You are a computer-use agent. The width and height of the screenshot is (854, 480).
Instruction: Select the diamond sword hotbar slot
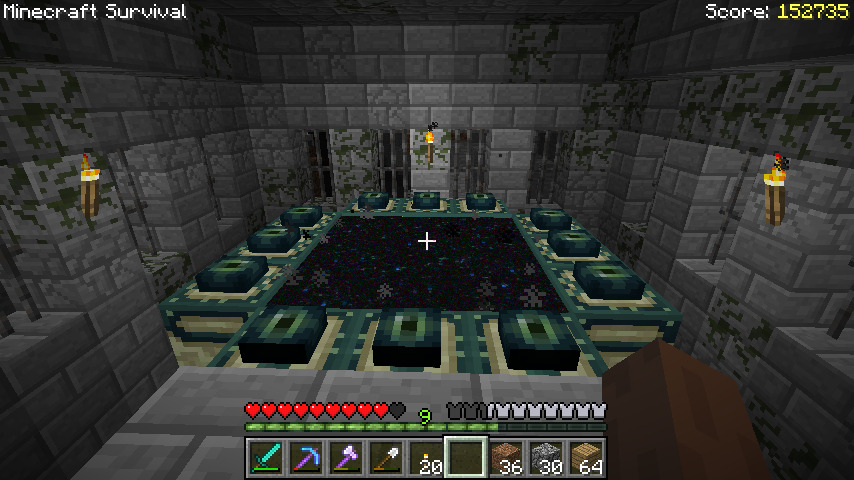[x=265, y=458]
